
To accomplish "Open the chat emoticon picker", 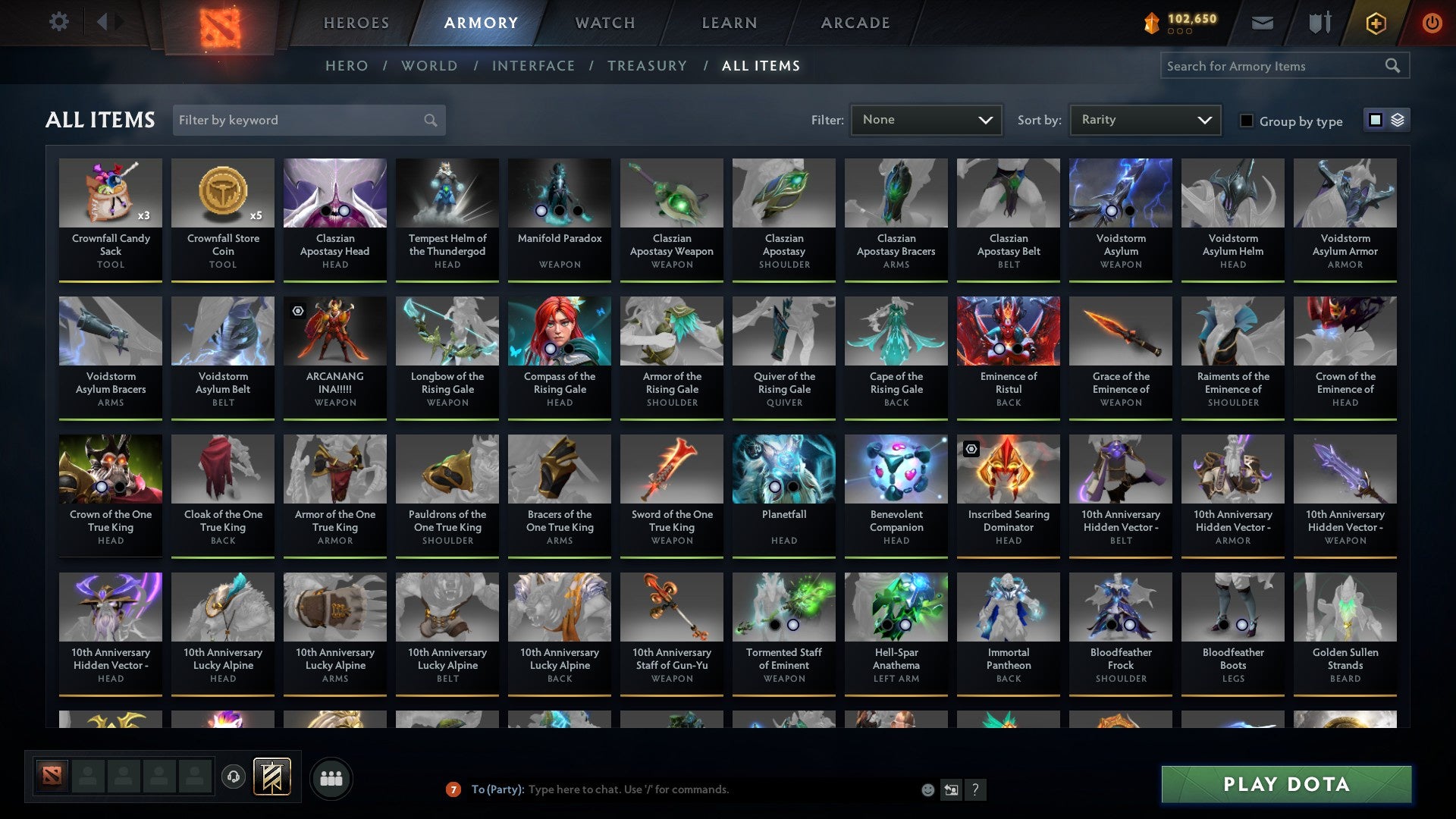I will click(x=927, y=789).
